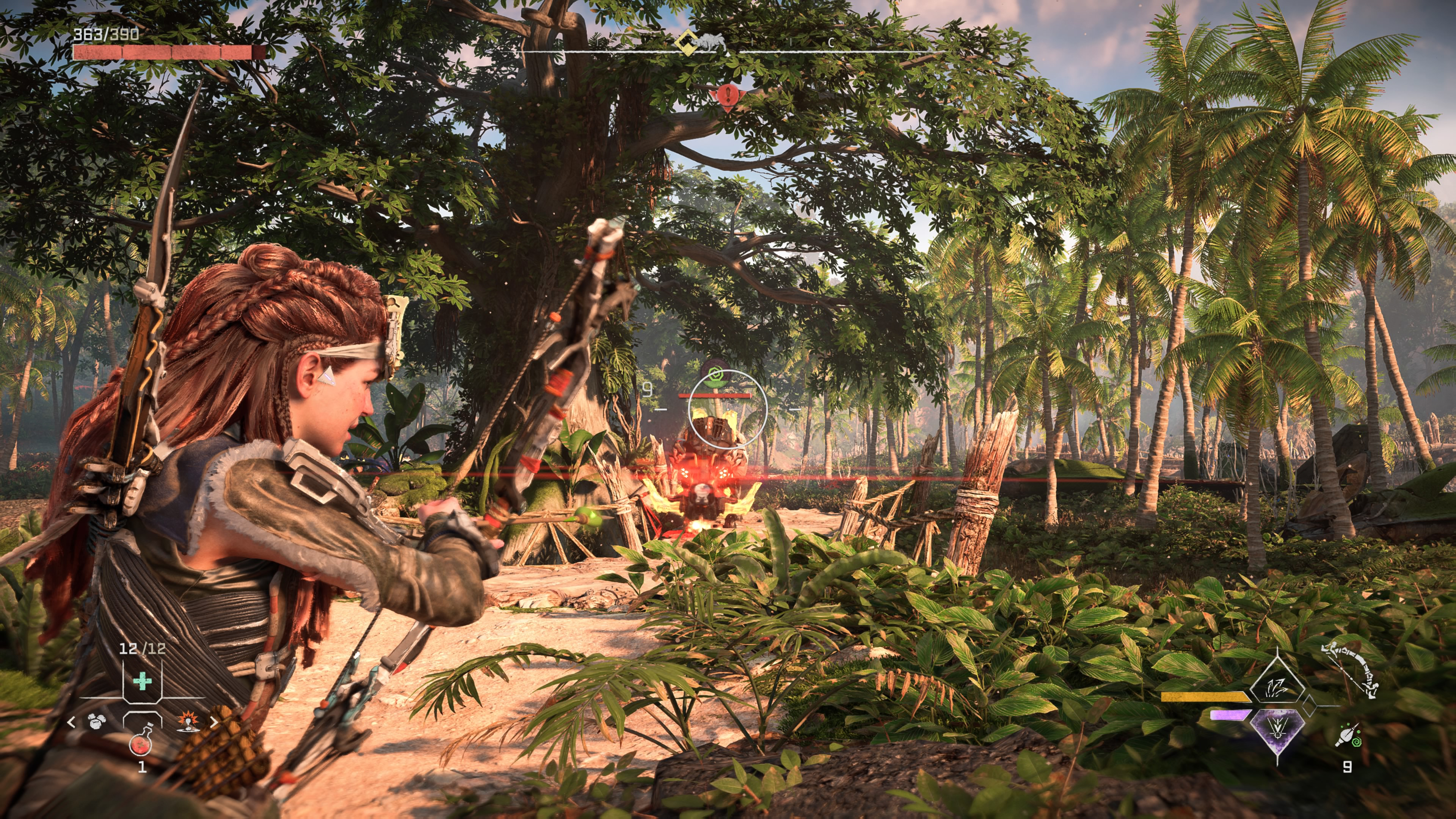This screenshot has width=1456, height=819.
Task: Cycle tool belt right with the arrow
Action: [213, 722]
